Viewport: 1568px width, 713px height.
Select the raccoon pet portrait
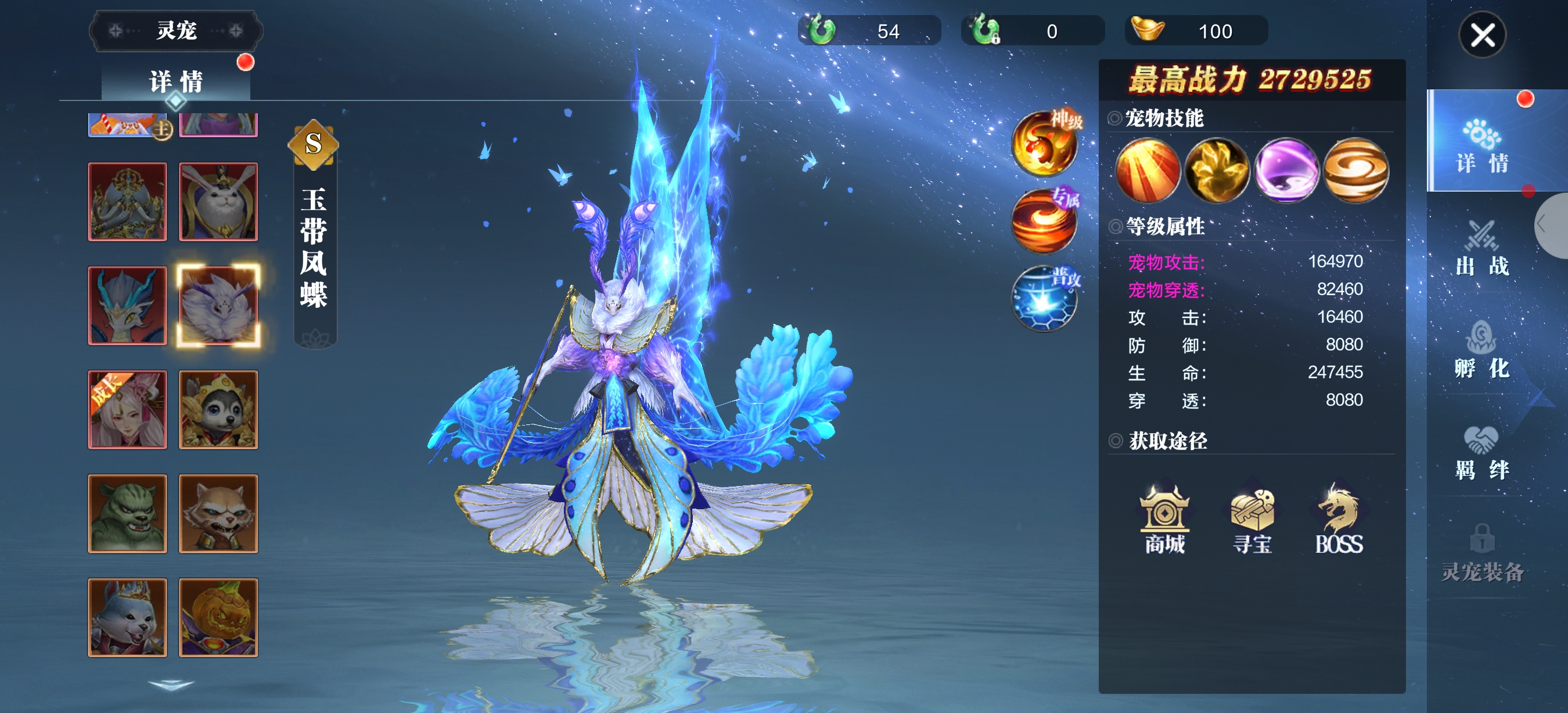pos(218,513)
